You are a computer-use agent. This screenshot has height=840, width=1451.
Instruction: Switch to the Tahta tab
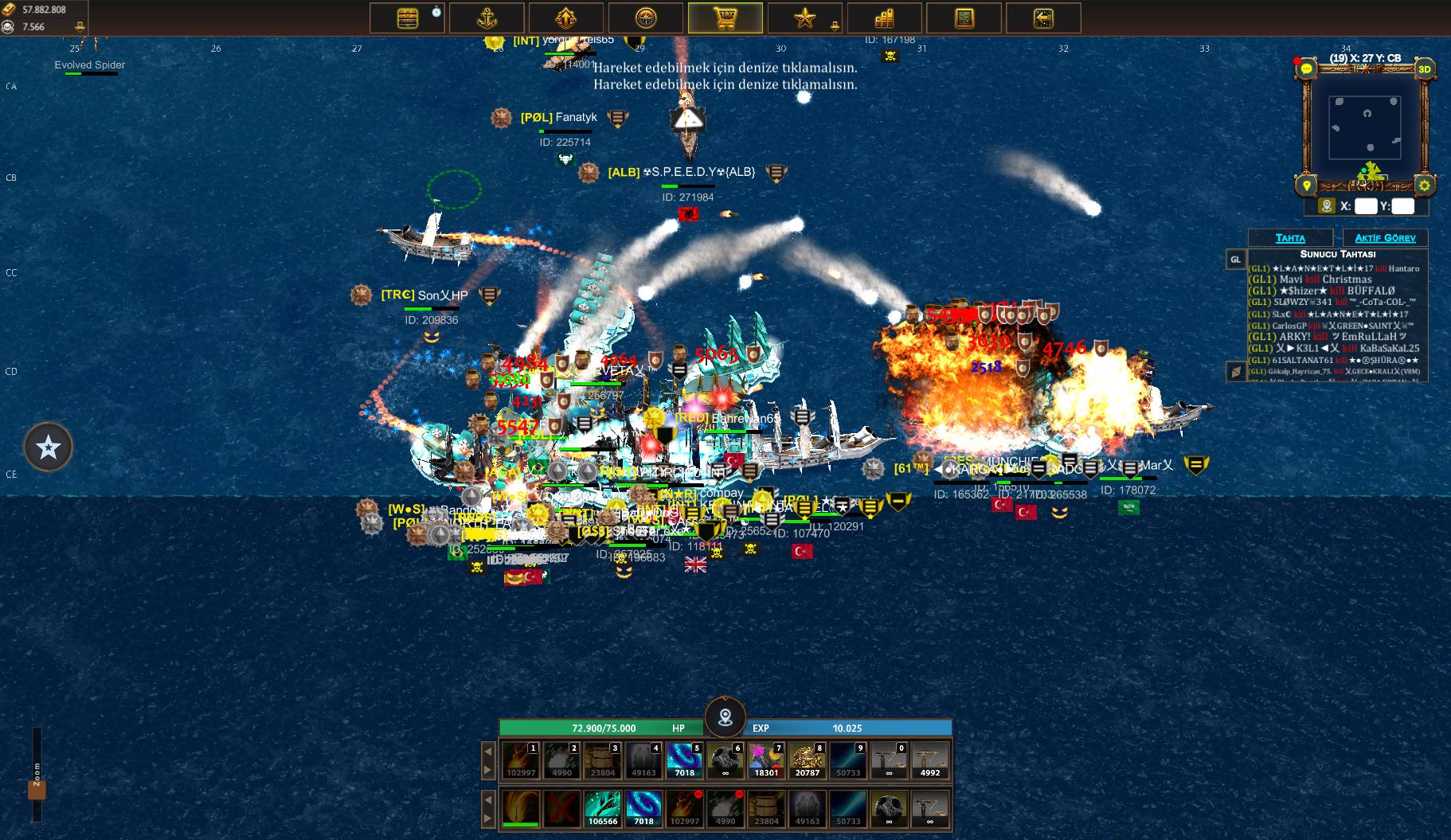pos(1290,238)
